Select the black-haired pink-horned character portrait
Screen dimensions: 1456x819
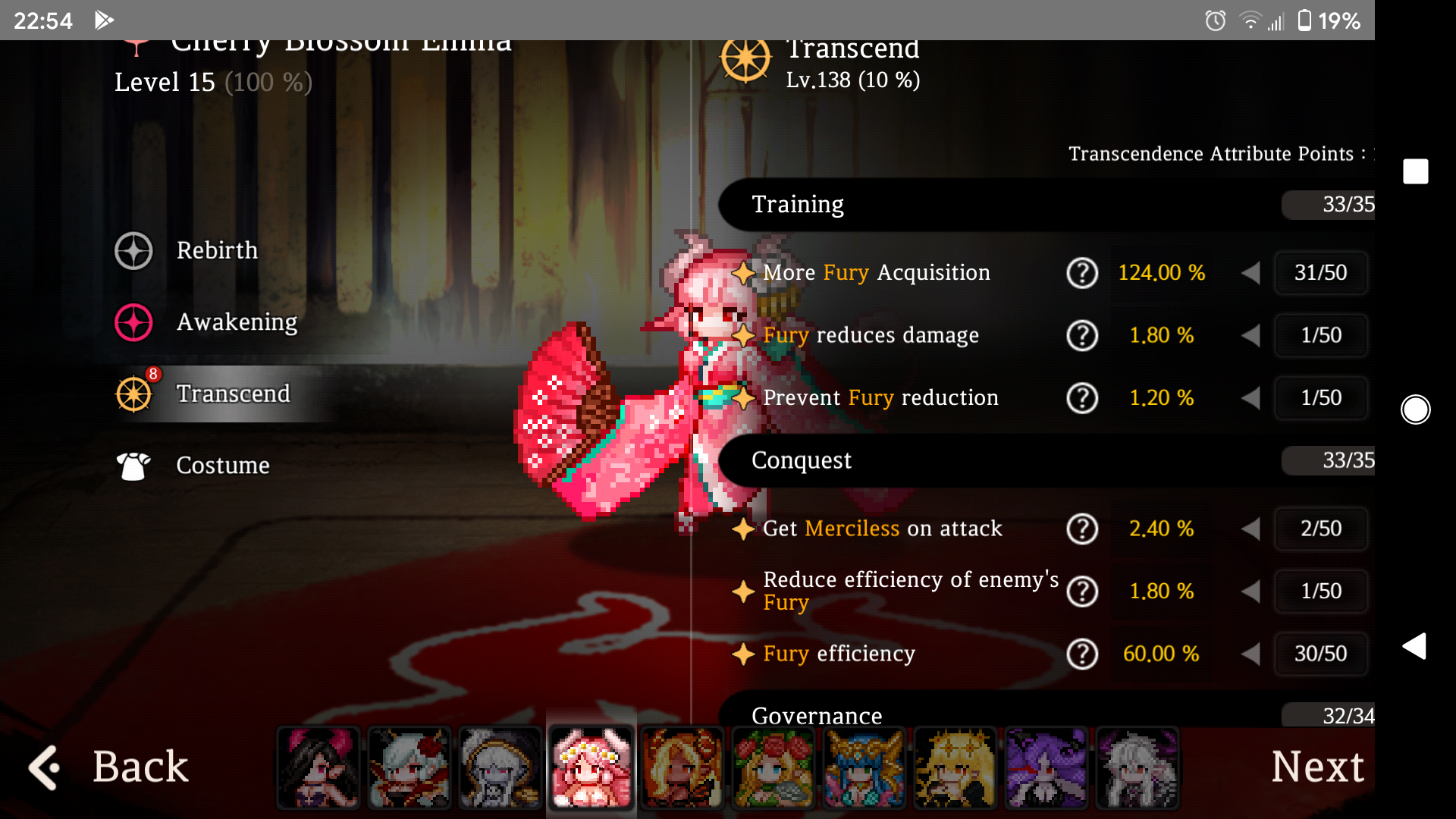click(x=318, y=767)
